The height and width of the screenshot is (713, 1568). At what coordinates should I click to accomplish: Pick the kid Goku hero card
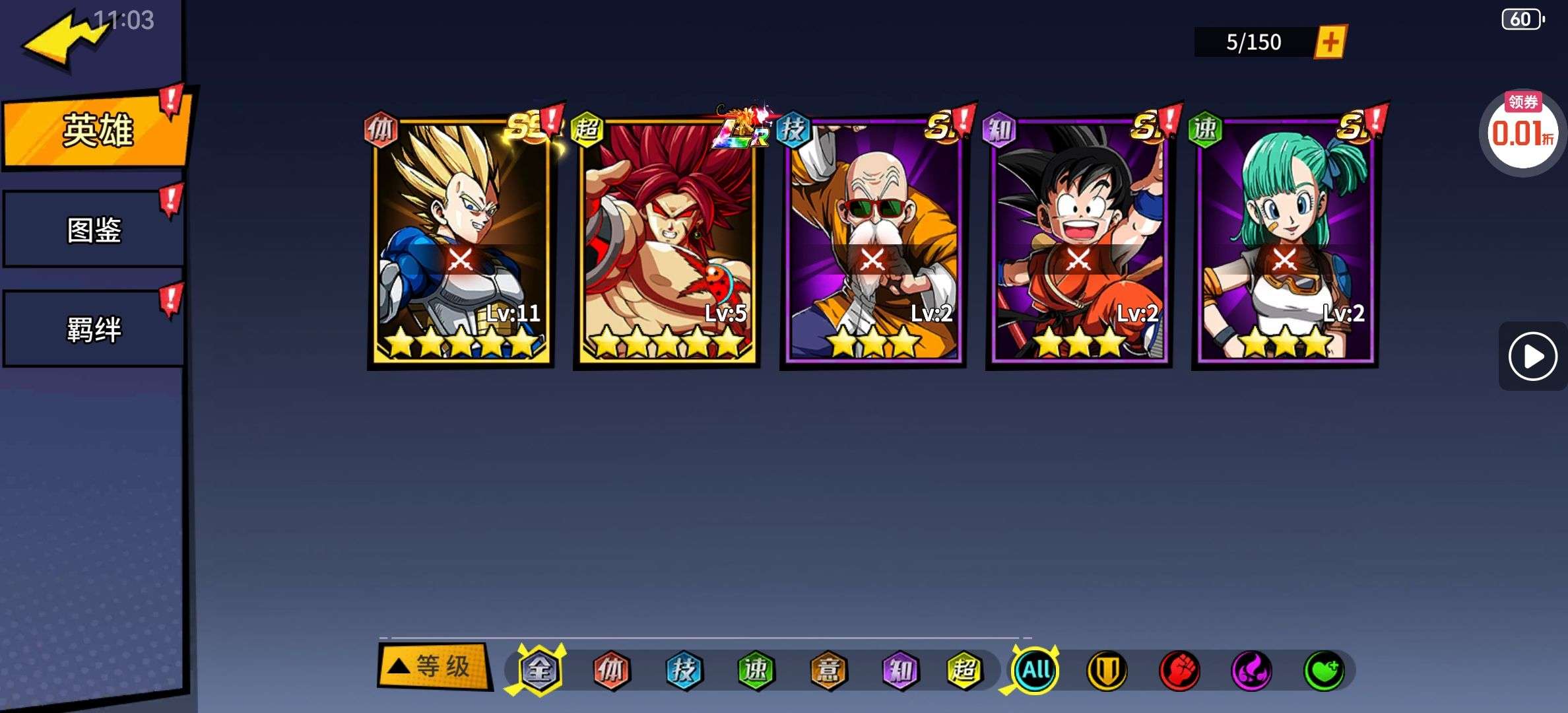[x=1079, y=242]
